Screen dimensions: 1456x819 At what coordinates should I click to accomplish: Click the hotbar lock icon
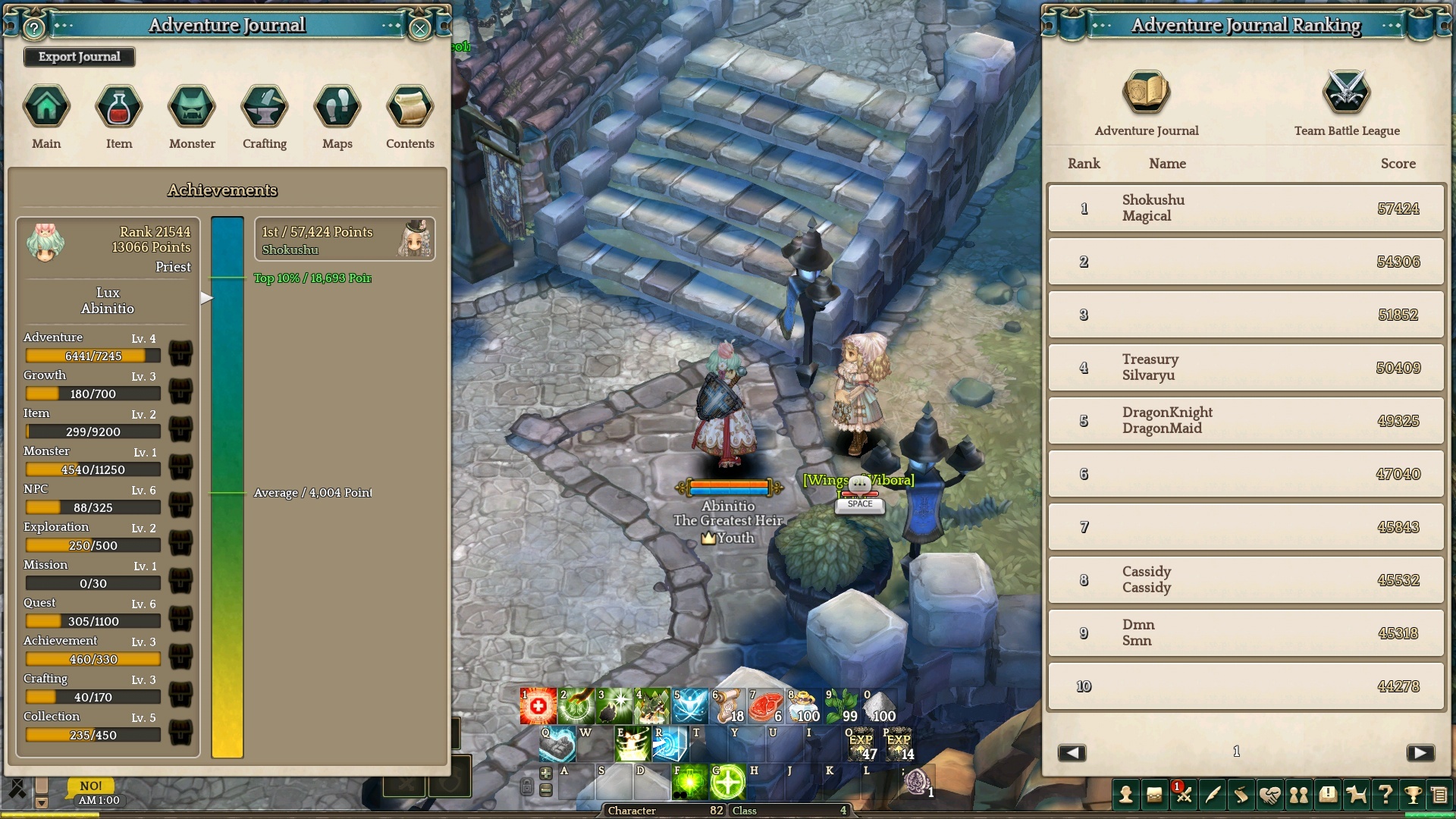click(x=526, y=787)
